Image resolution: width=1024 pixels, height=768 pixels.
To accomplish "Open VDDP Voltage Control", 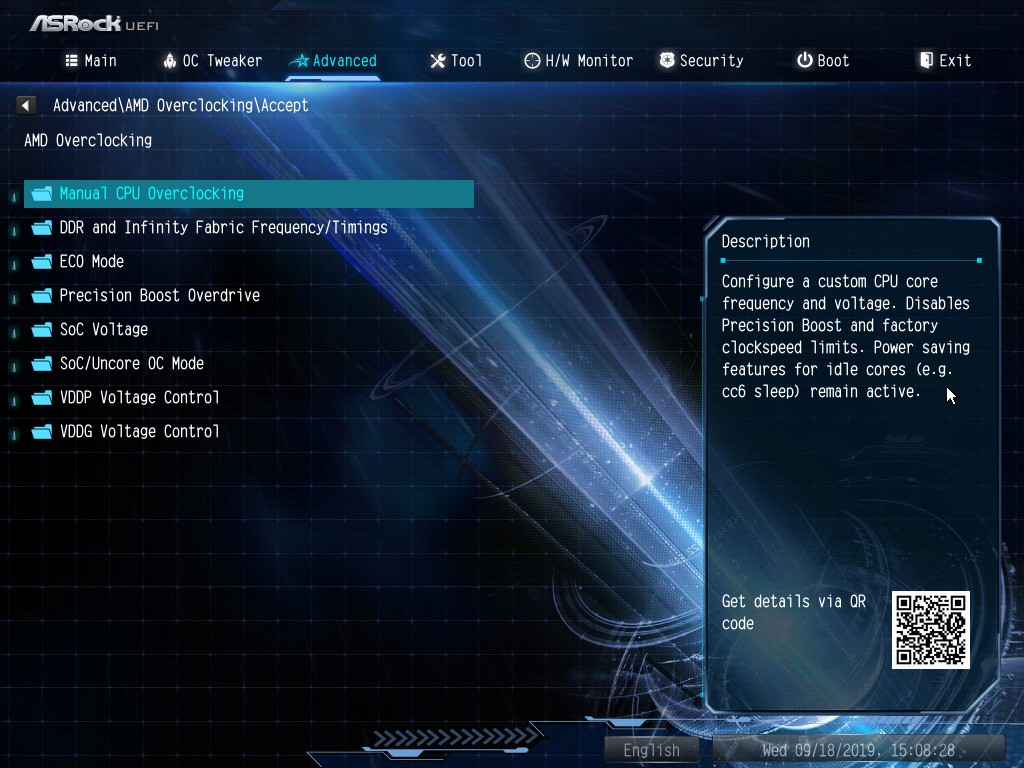I will [139, 398].
